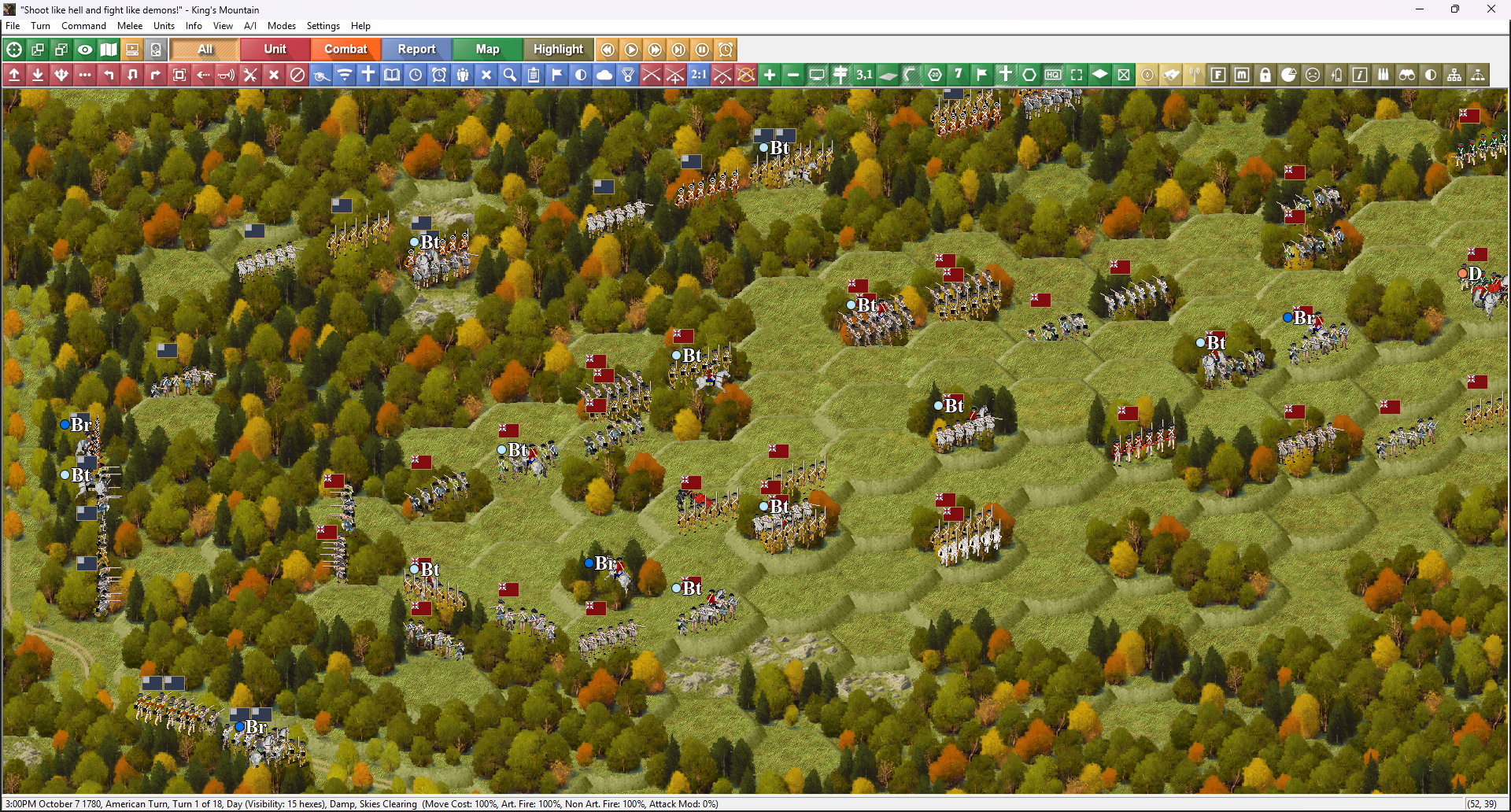Screen dimensions: 1511x812
Task: Click the pause replay button
Action: 703,50
